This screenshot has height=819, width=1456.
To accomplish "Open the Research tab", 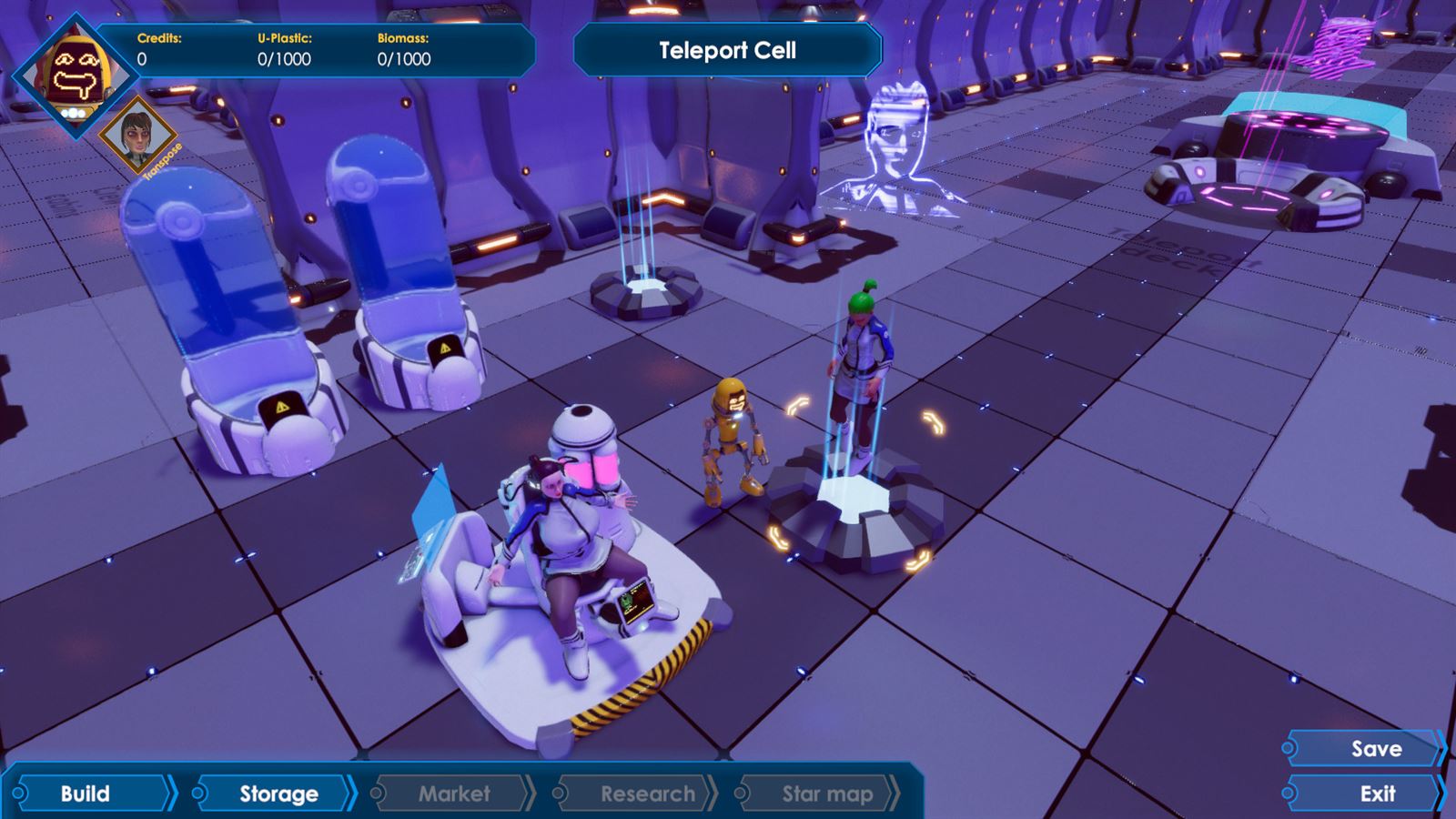I will point(646,794).
